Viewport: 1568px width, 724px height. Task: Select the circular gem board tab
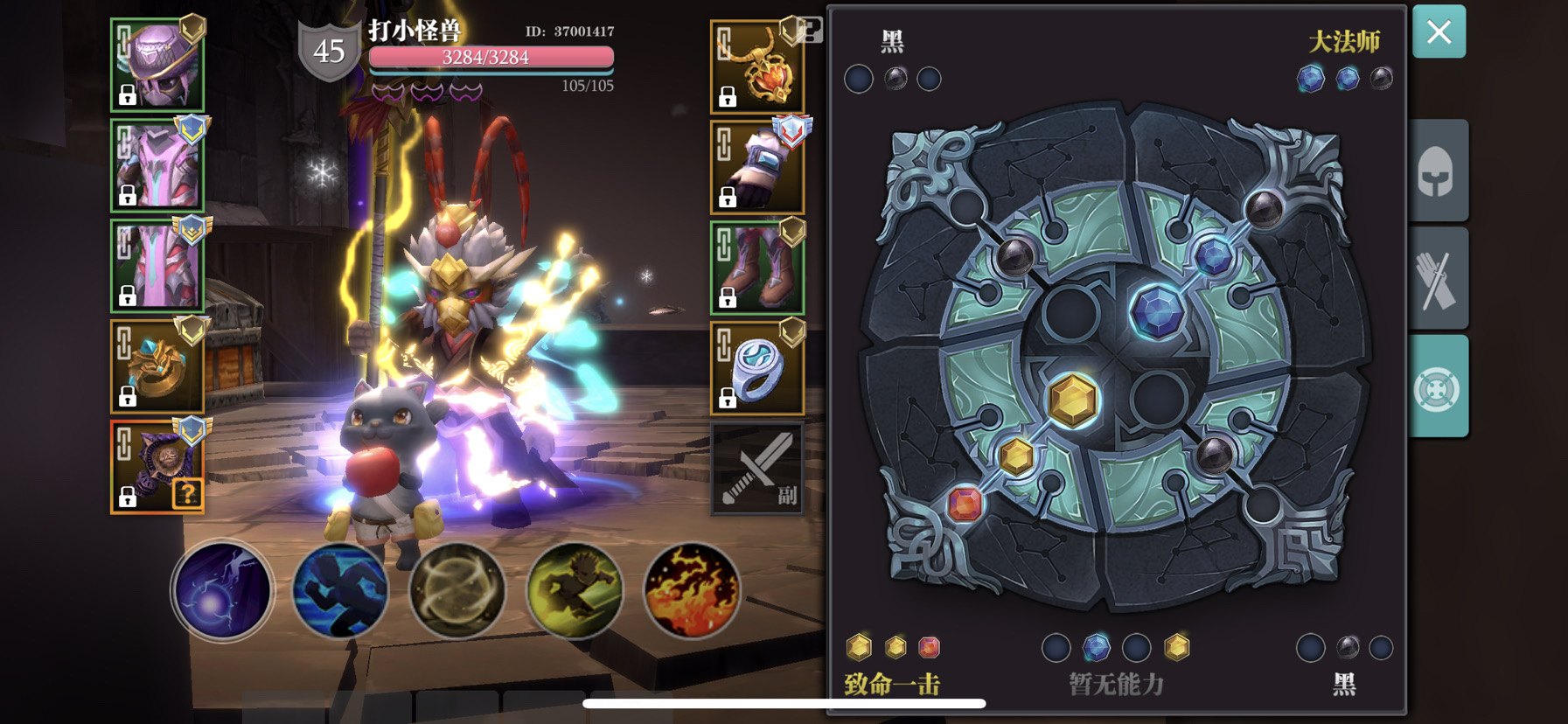pos(1437,387)
